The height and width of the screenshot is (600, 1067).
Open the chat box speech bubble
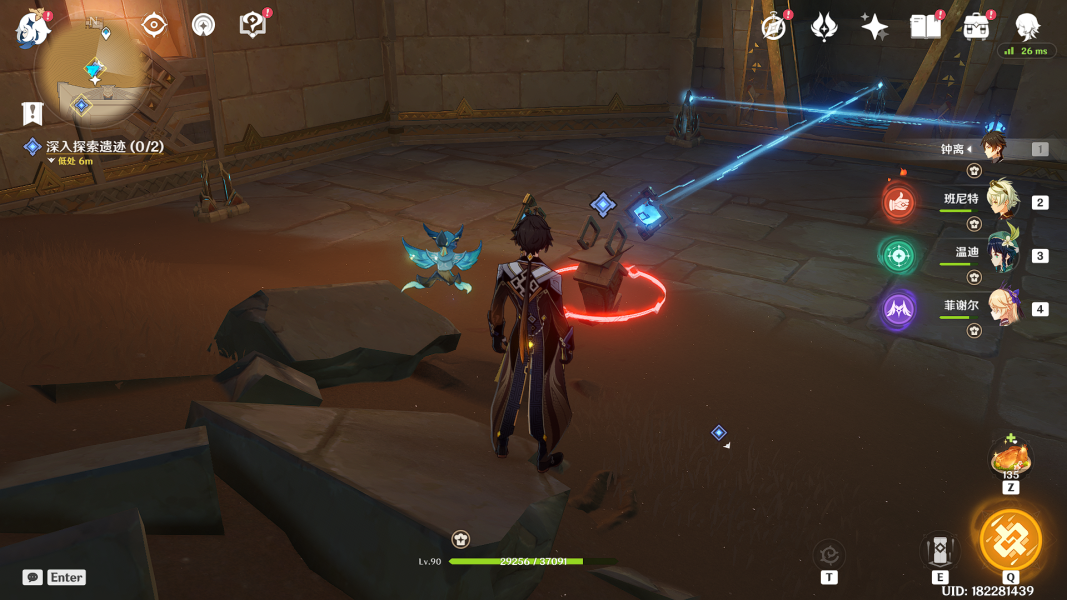[x=33, y=577]
